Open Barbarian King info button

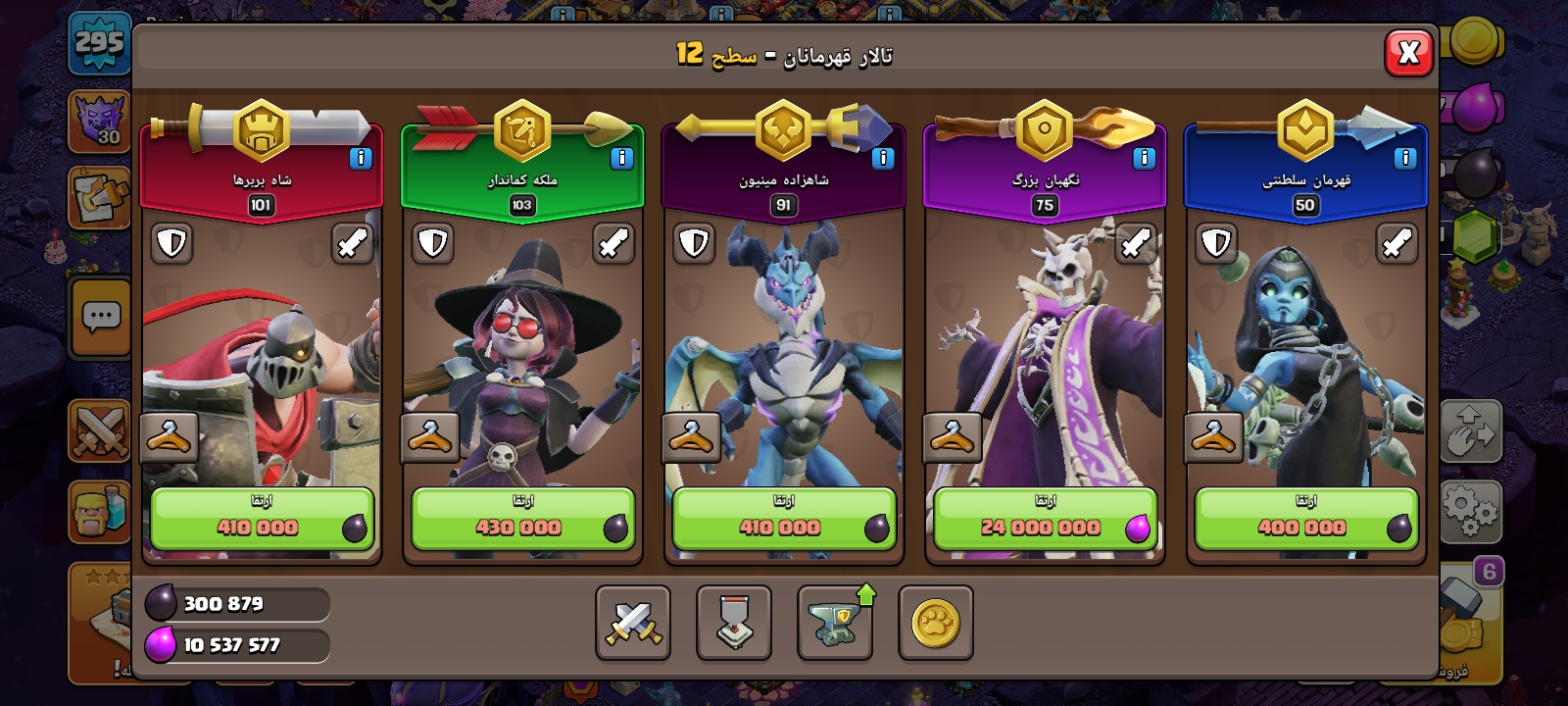coord(361,158)
